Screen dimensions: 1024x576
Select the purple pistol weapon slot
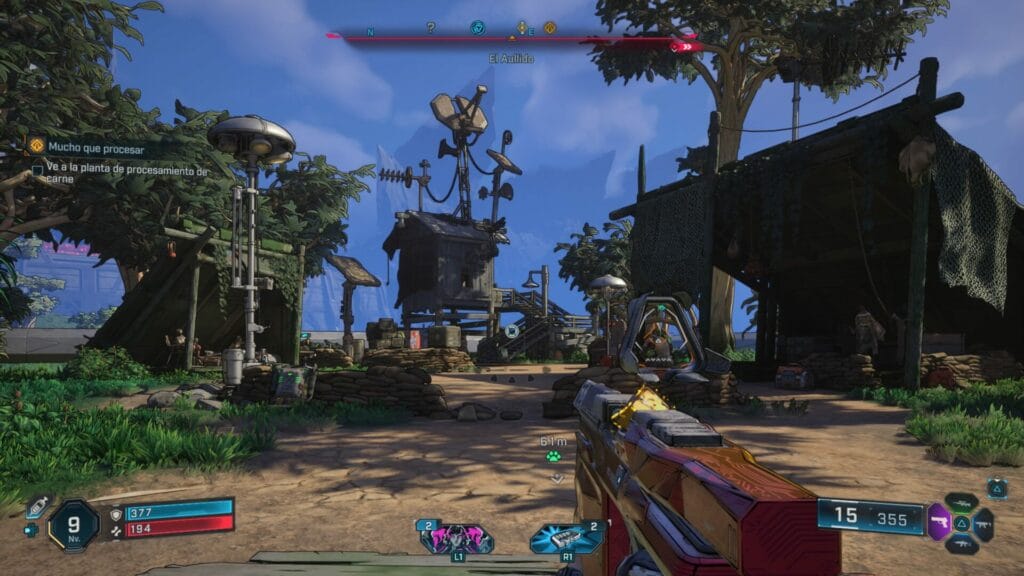point(939,522)
